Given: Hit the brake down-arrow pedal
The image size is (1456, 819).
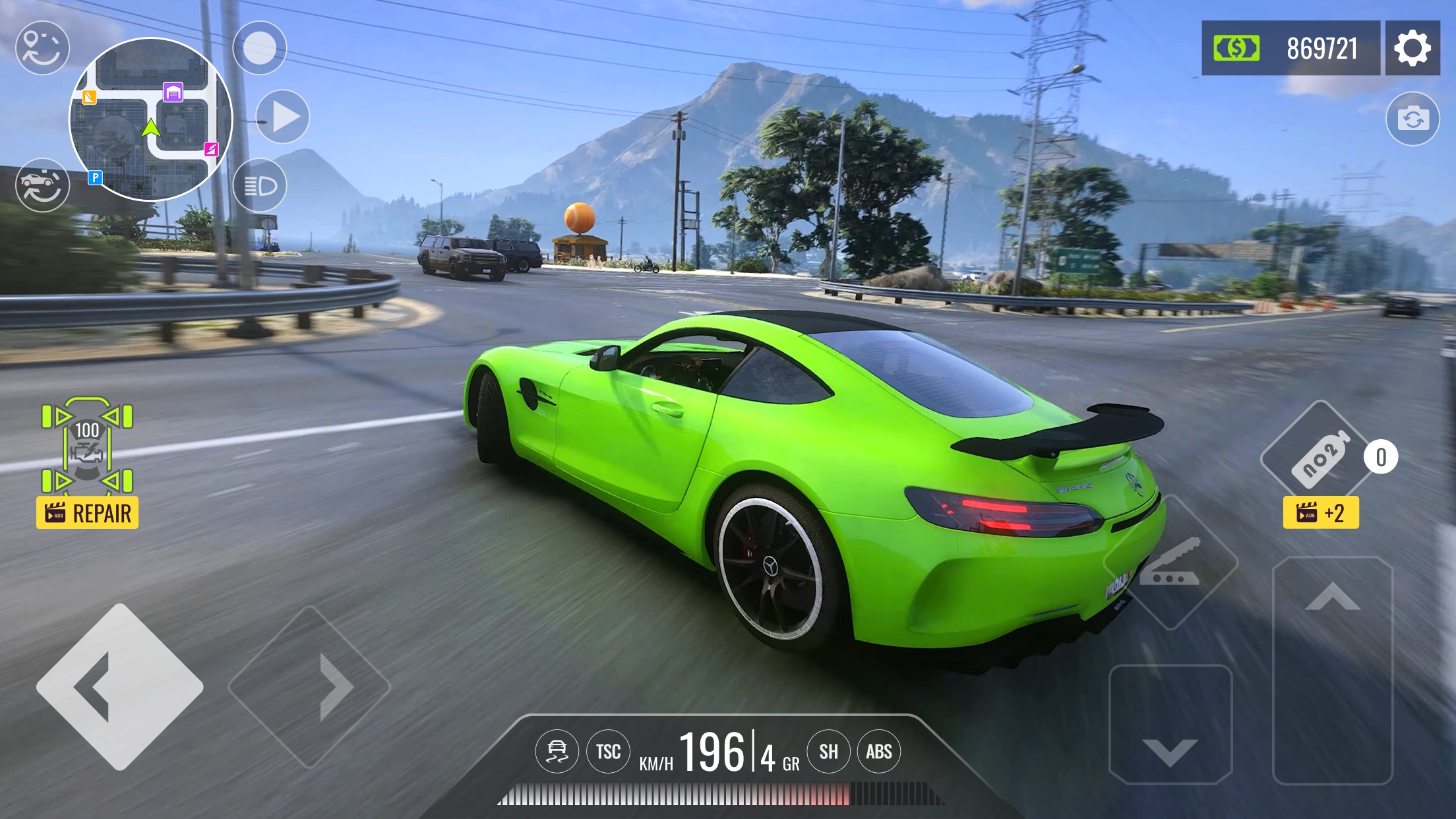Looking at the screenshot, I should click(x=1170, y=725).
